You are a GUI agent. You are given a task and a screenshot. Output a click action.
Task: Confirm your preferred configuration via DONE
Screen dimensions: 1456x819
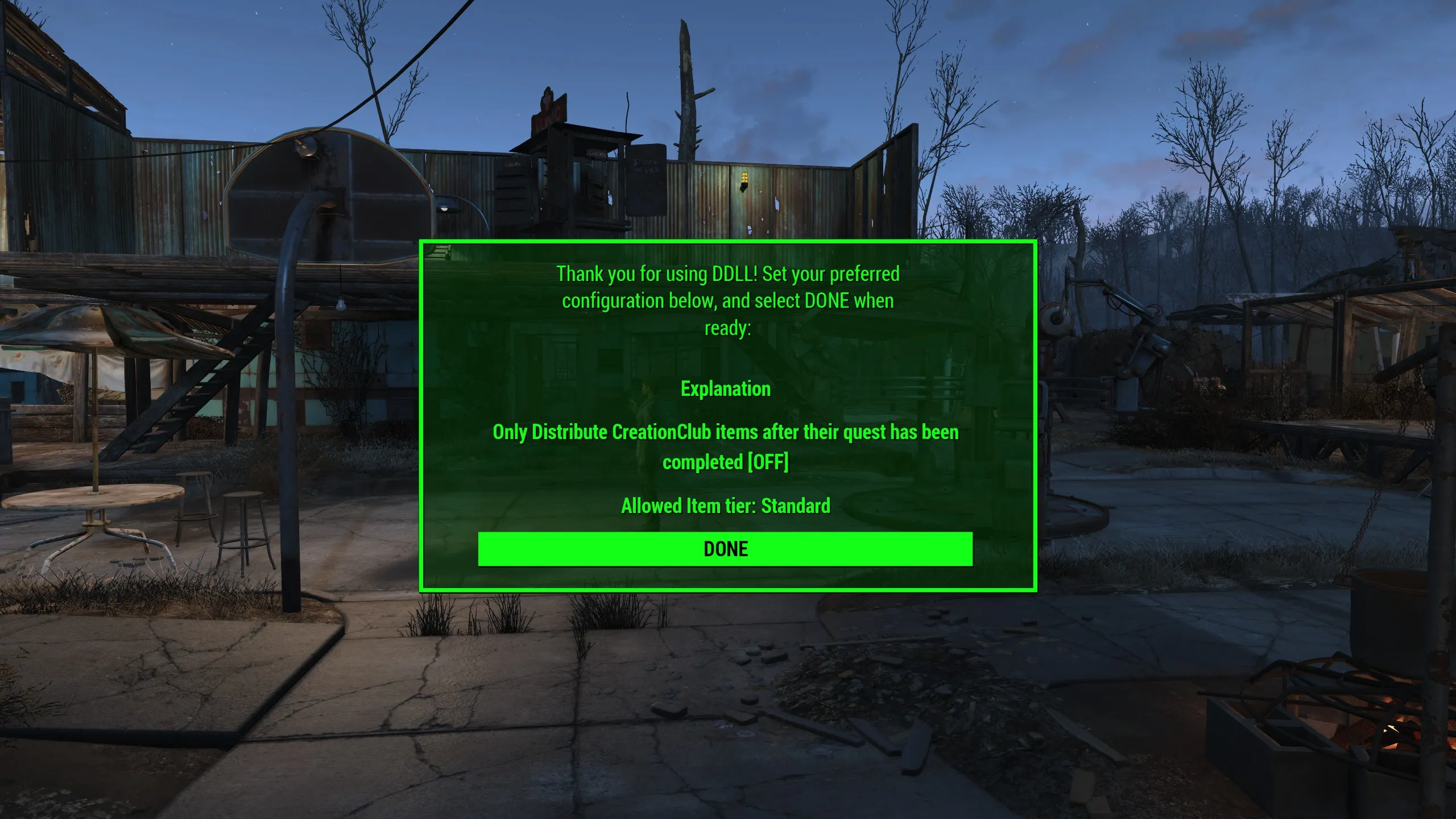[x=725, y=548]
